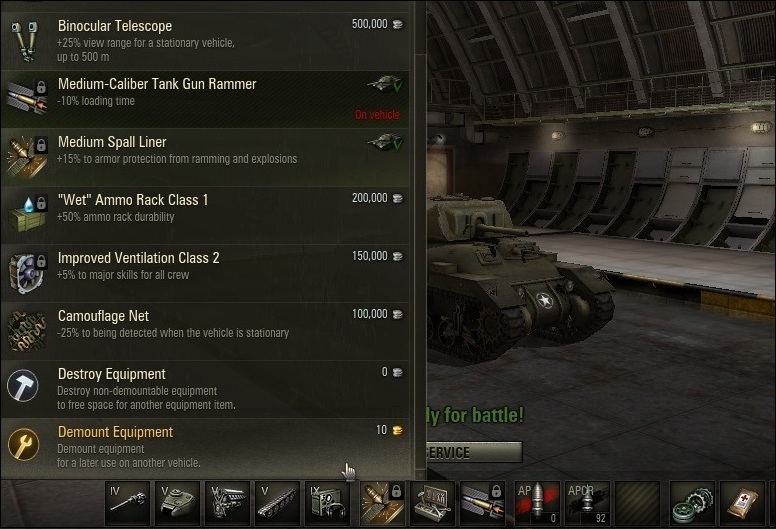Image resolution: width=776 pixels, height=529 pixels.
Task: Click the Service button
Action: click(x=473, y=452)
